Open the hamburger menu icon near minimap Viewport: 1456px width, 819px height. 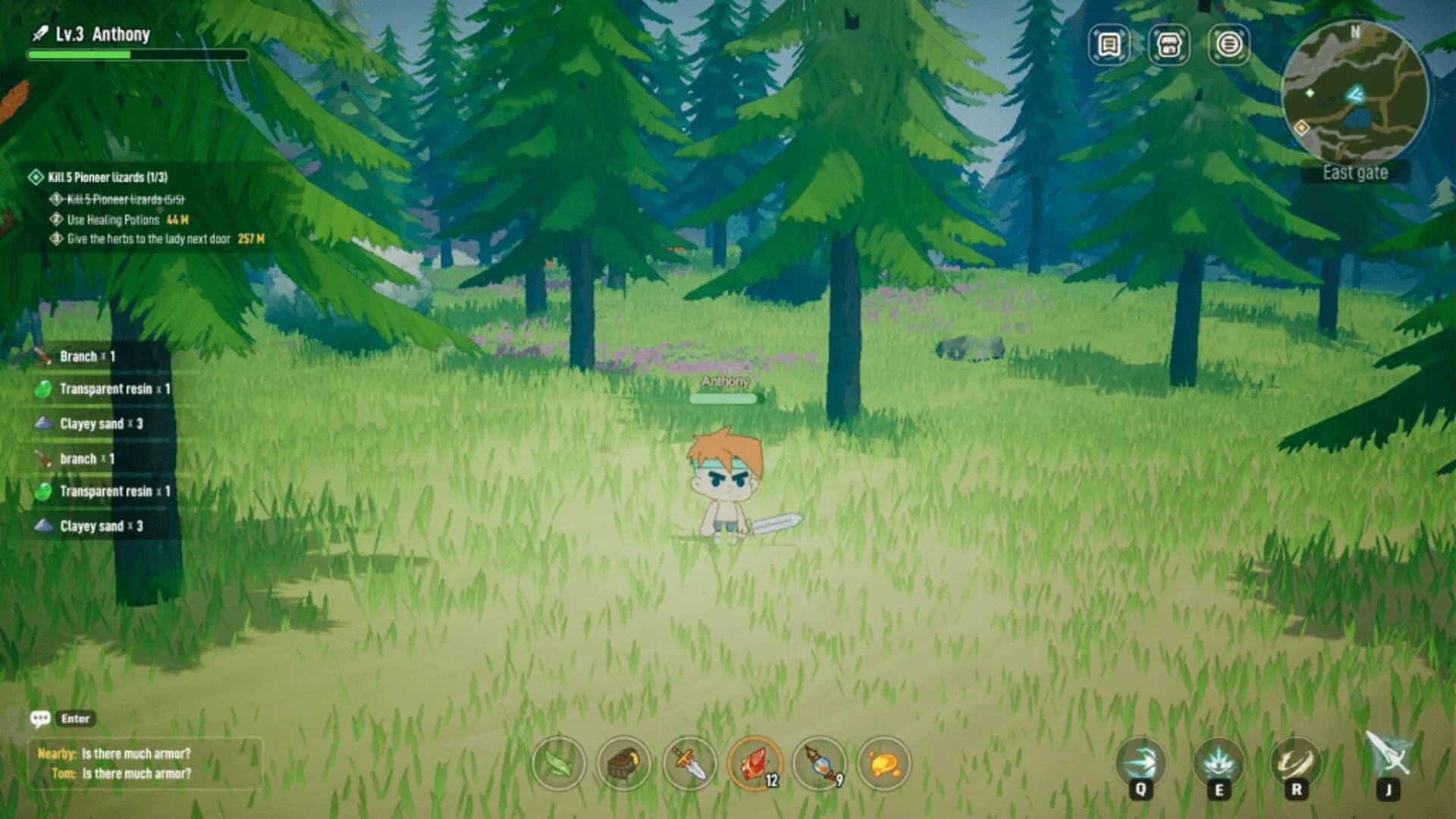point(1230,44)
